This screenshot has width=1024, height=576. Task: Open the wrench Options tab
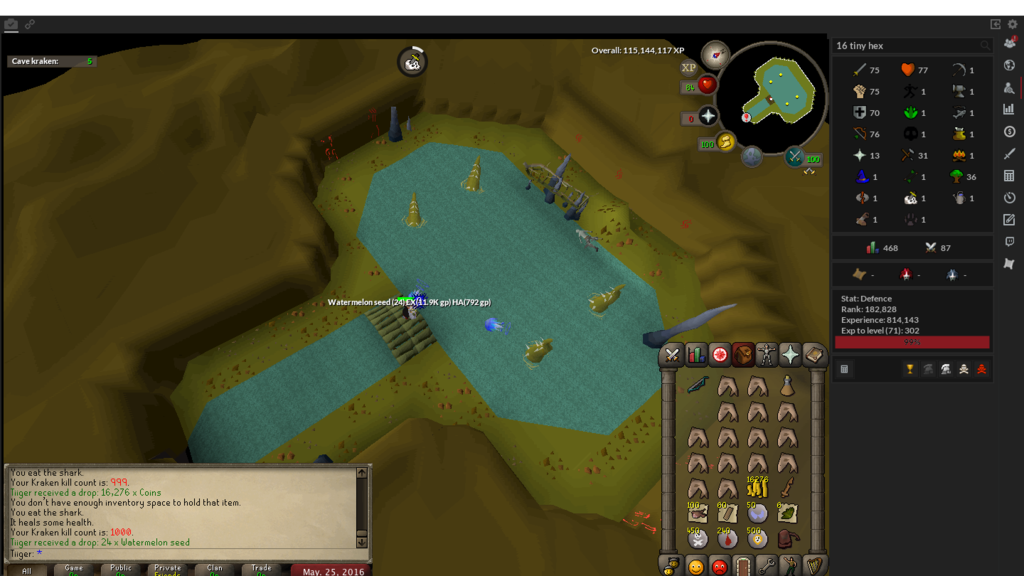(x=767, y=567)
